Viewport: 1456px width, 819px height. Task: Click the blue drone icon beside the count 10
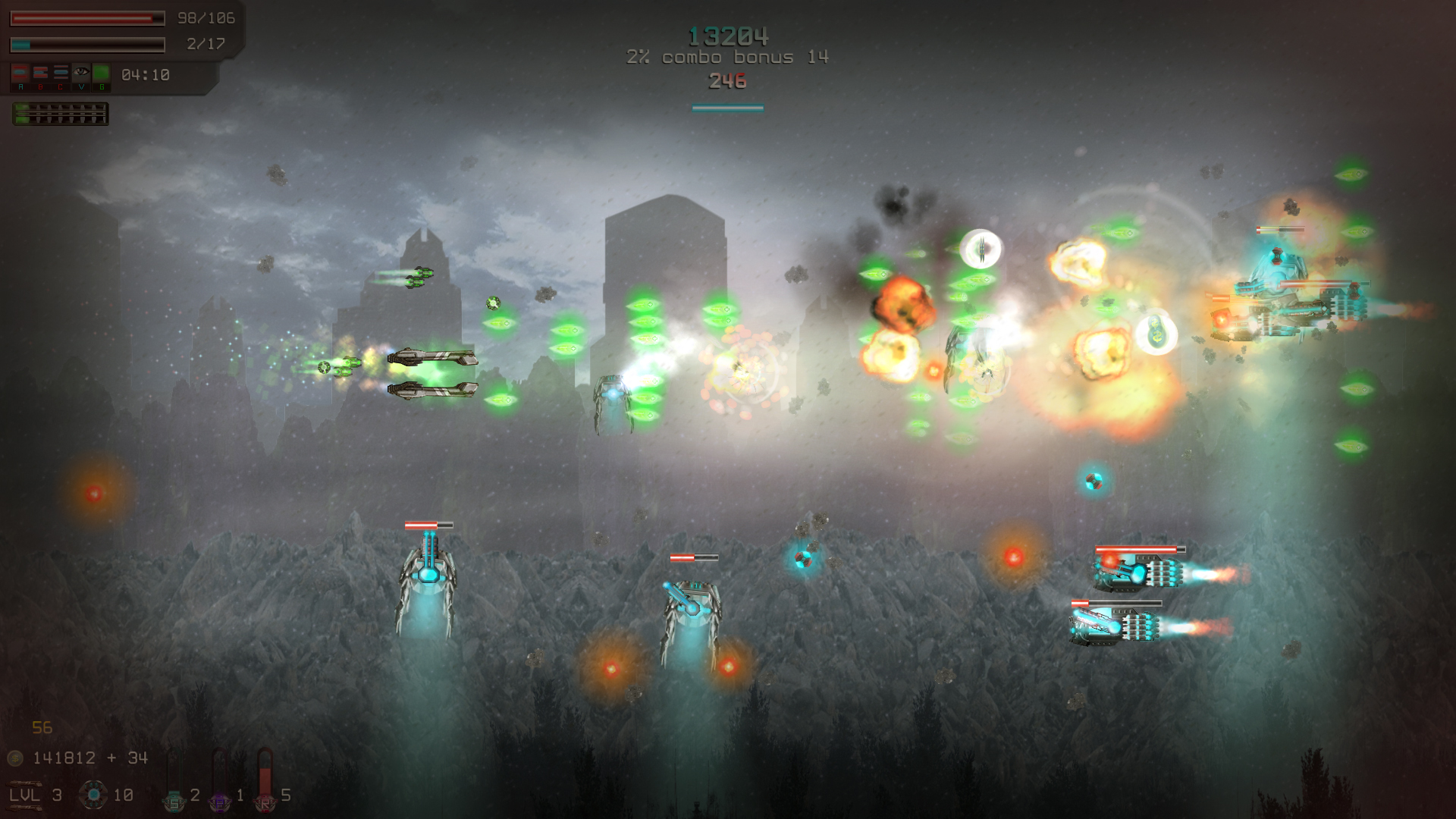click(93, 795)
